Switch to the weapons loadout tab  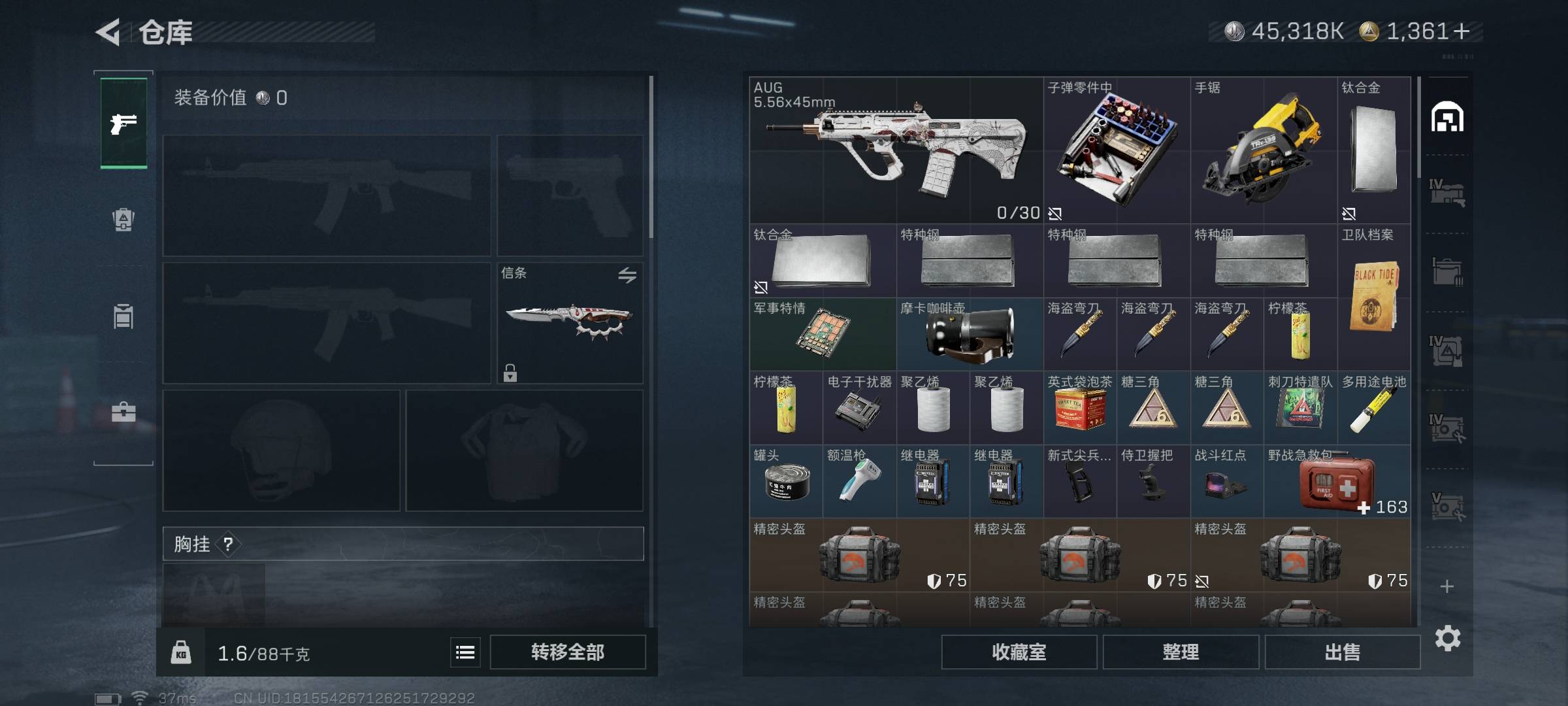(x=123, y=123)
